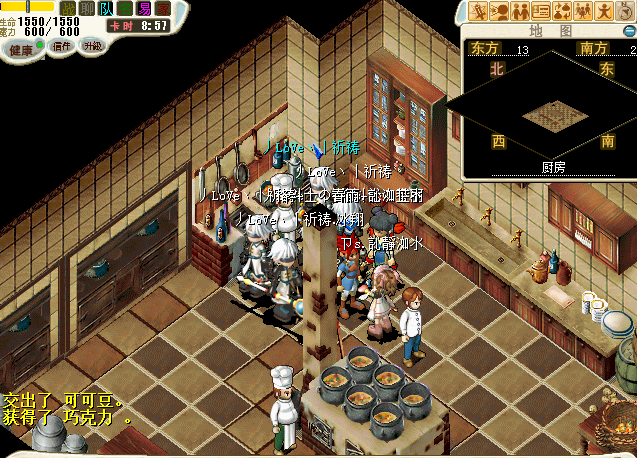Click the stopwatch icon at toolbar end
The width and height of the screenshot is (637, 458).
[625, 12]
